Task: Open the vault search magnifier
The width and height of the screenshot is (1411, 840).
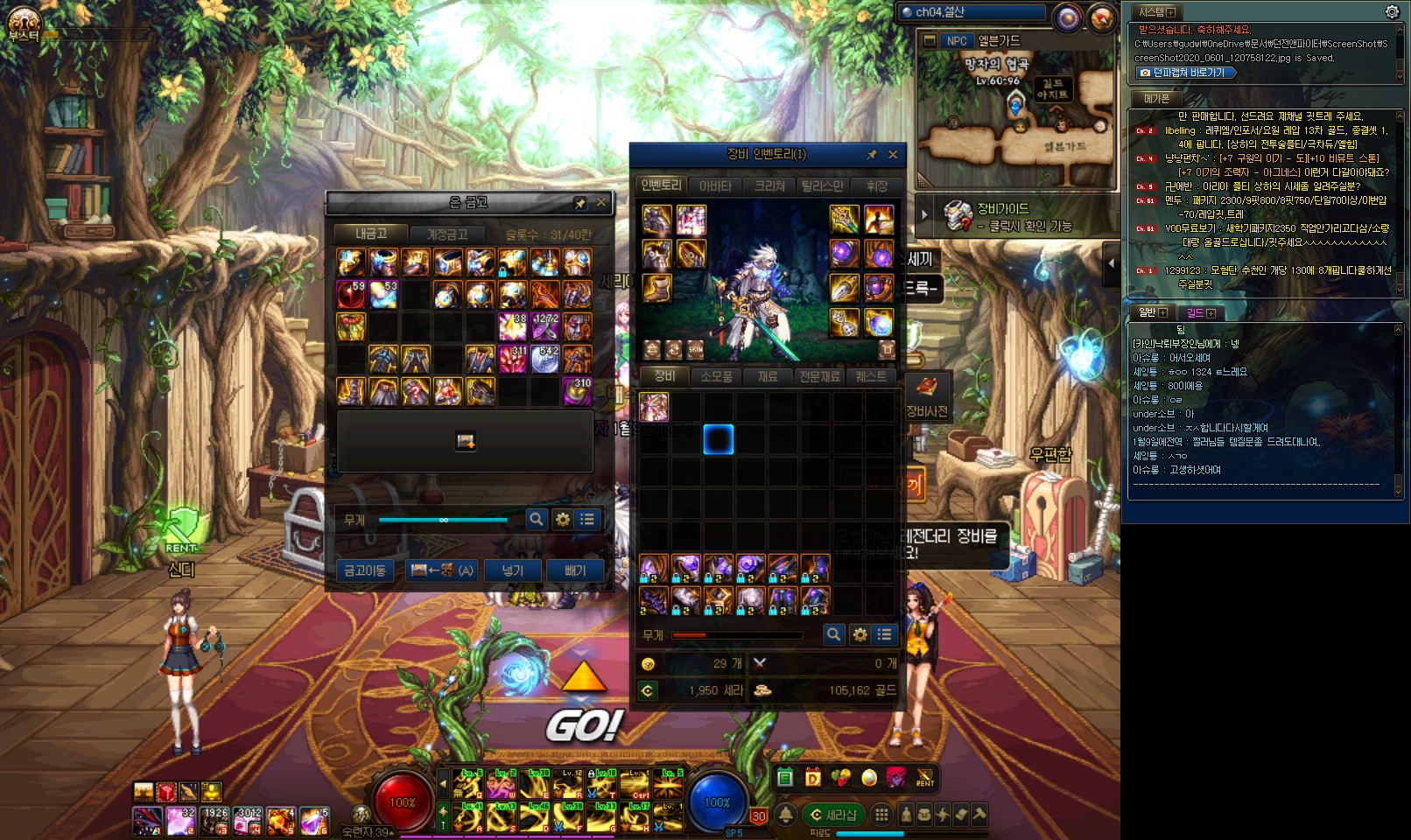Action: coord(537,520)
